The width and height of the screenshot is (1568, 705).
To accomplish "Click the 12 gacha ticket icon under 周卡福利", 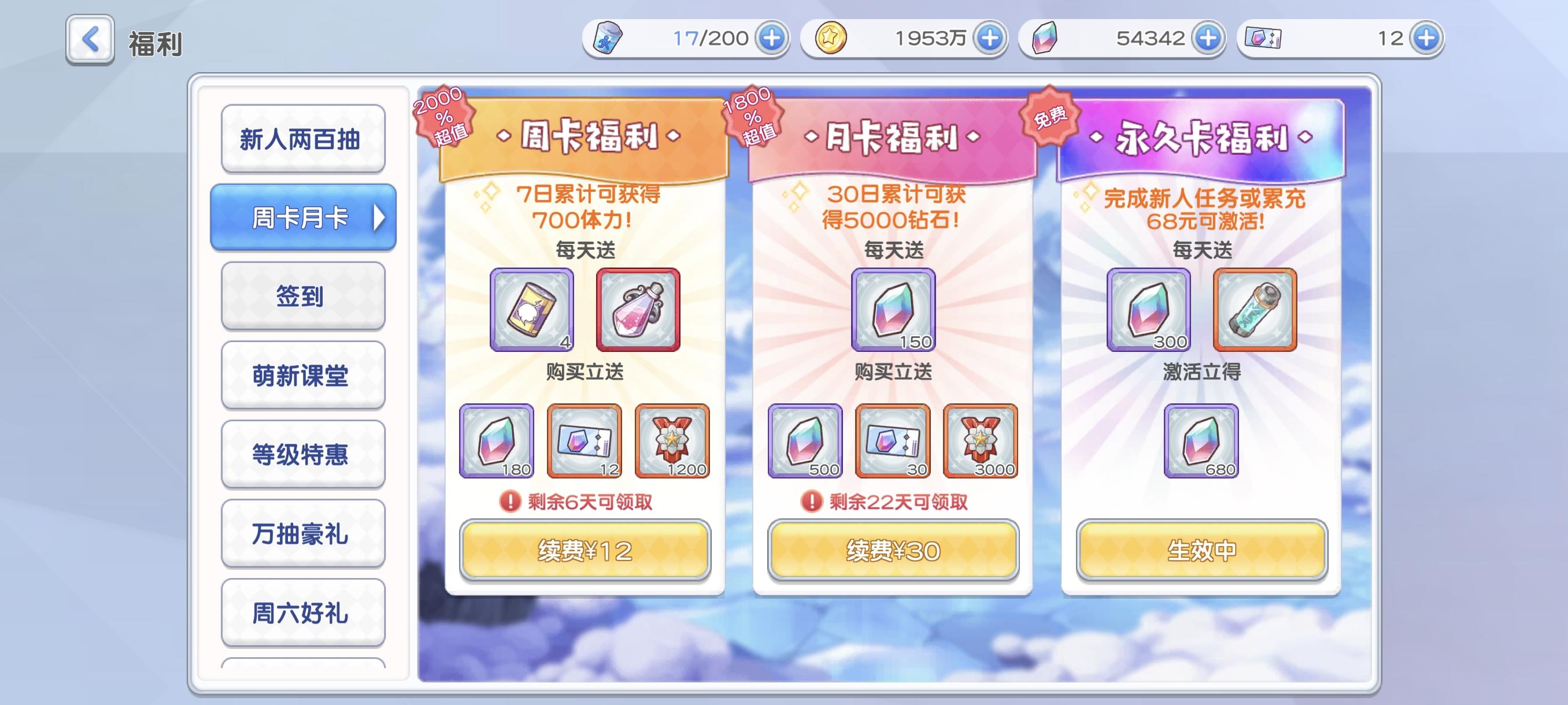I will (583, 441).
